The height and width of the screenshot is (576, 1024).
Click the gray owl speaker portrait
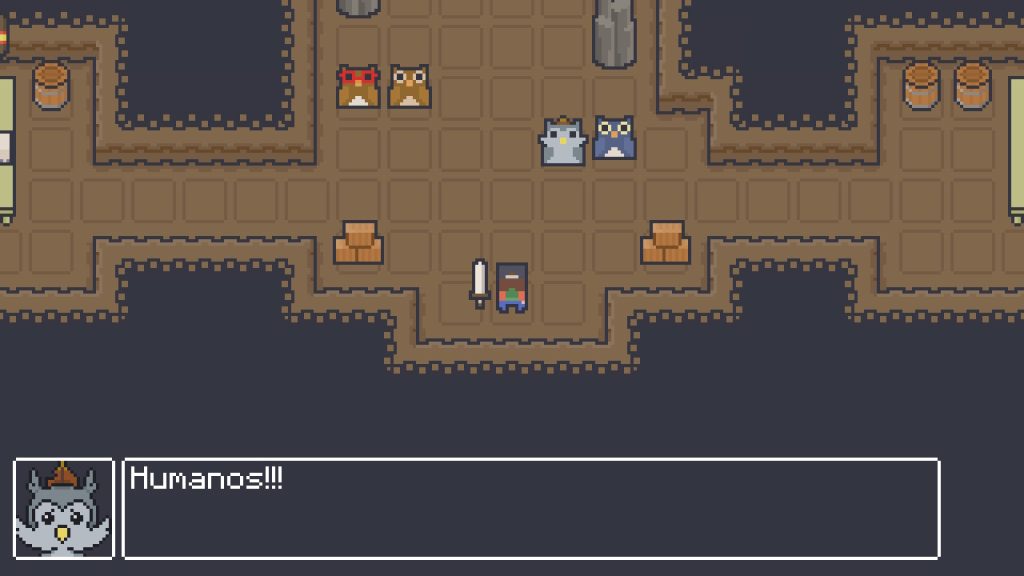click(x=64, y=508)
